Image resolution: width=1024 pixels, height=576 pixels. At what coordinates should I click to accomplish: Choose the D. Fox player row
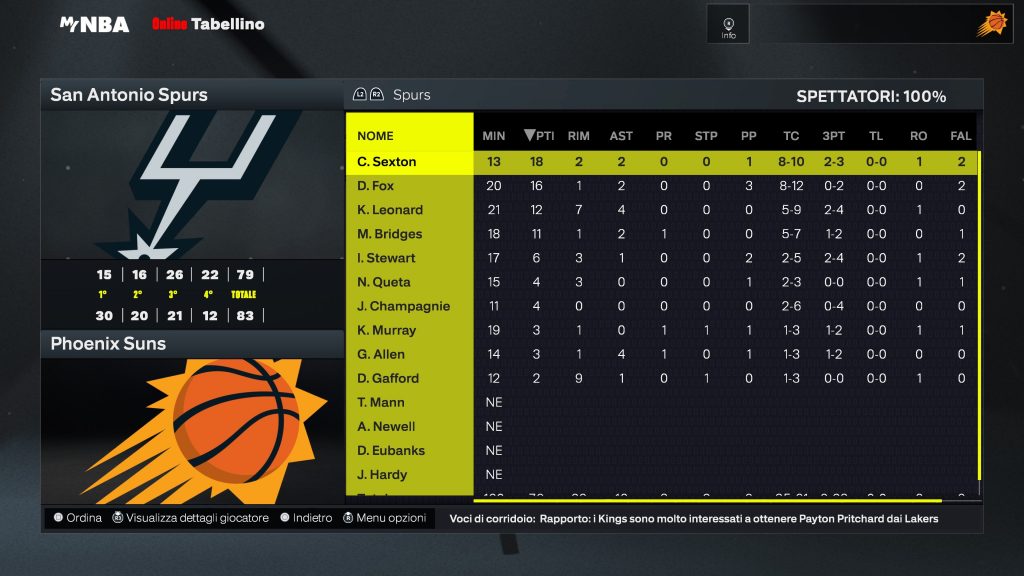click(376, 186)
